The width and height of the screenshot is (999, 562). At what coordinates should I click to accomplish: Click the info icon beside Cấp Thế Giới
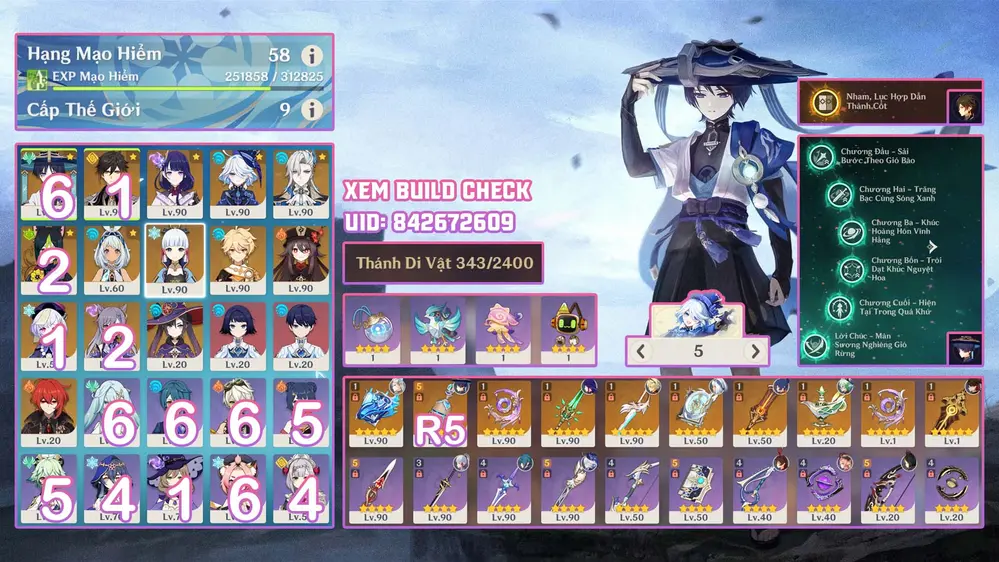(313, 108)
